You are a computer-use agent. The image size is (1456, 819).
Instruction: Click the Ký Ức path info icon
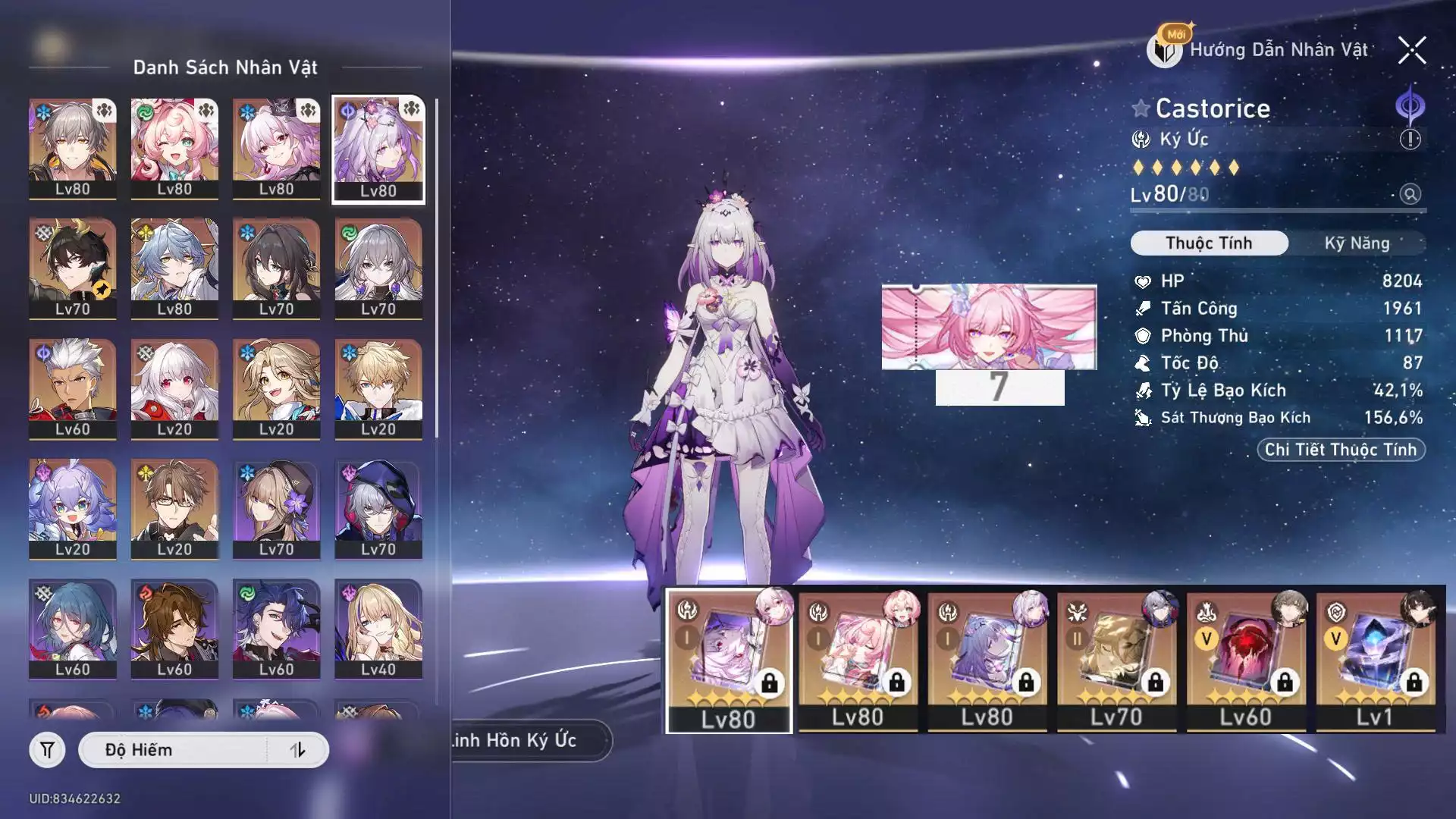(x=1410, y=140)
